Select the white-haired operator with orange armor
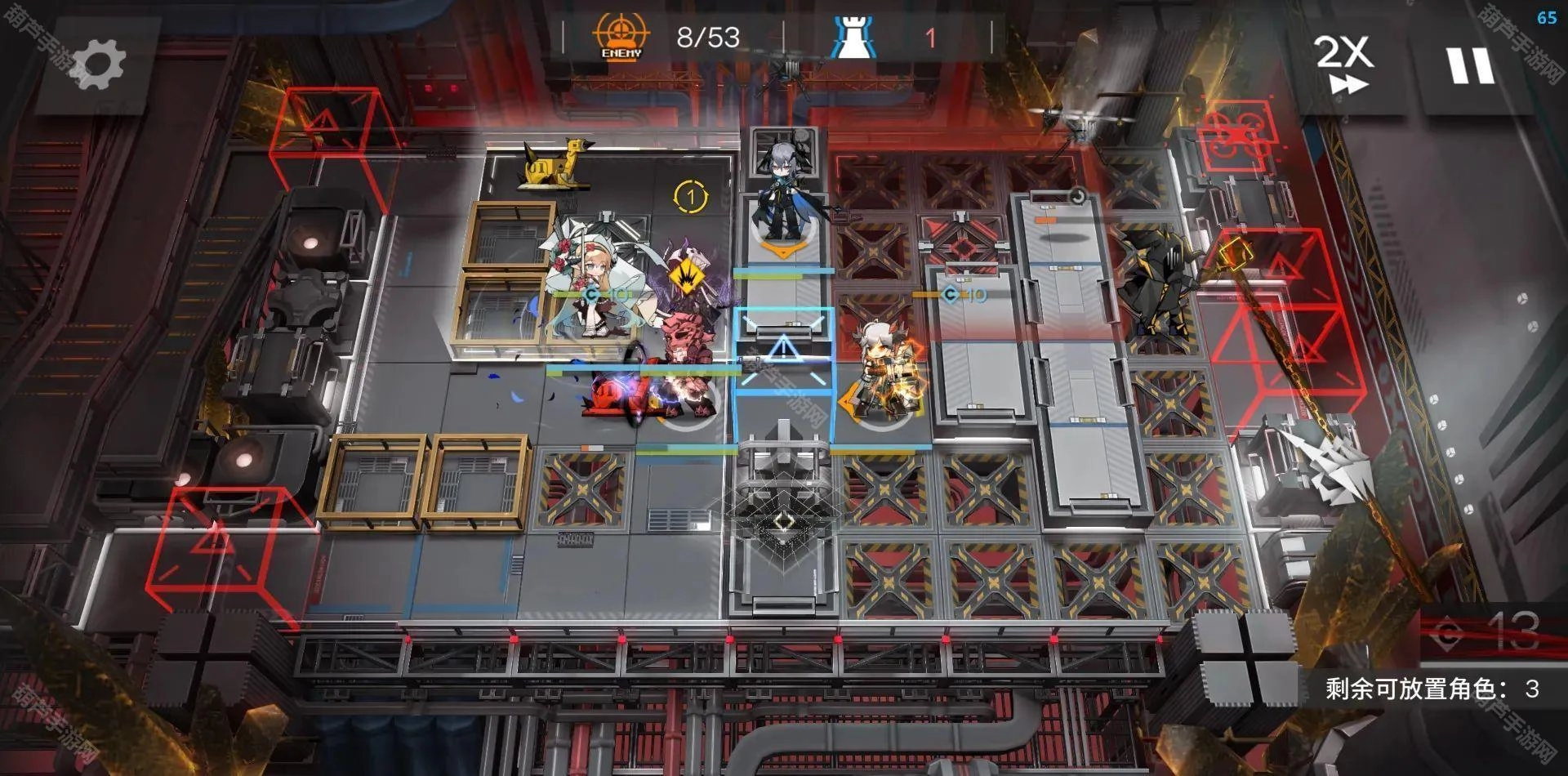This screenshot has width=1568, height=776. 885,369
